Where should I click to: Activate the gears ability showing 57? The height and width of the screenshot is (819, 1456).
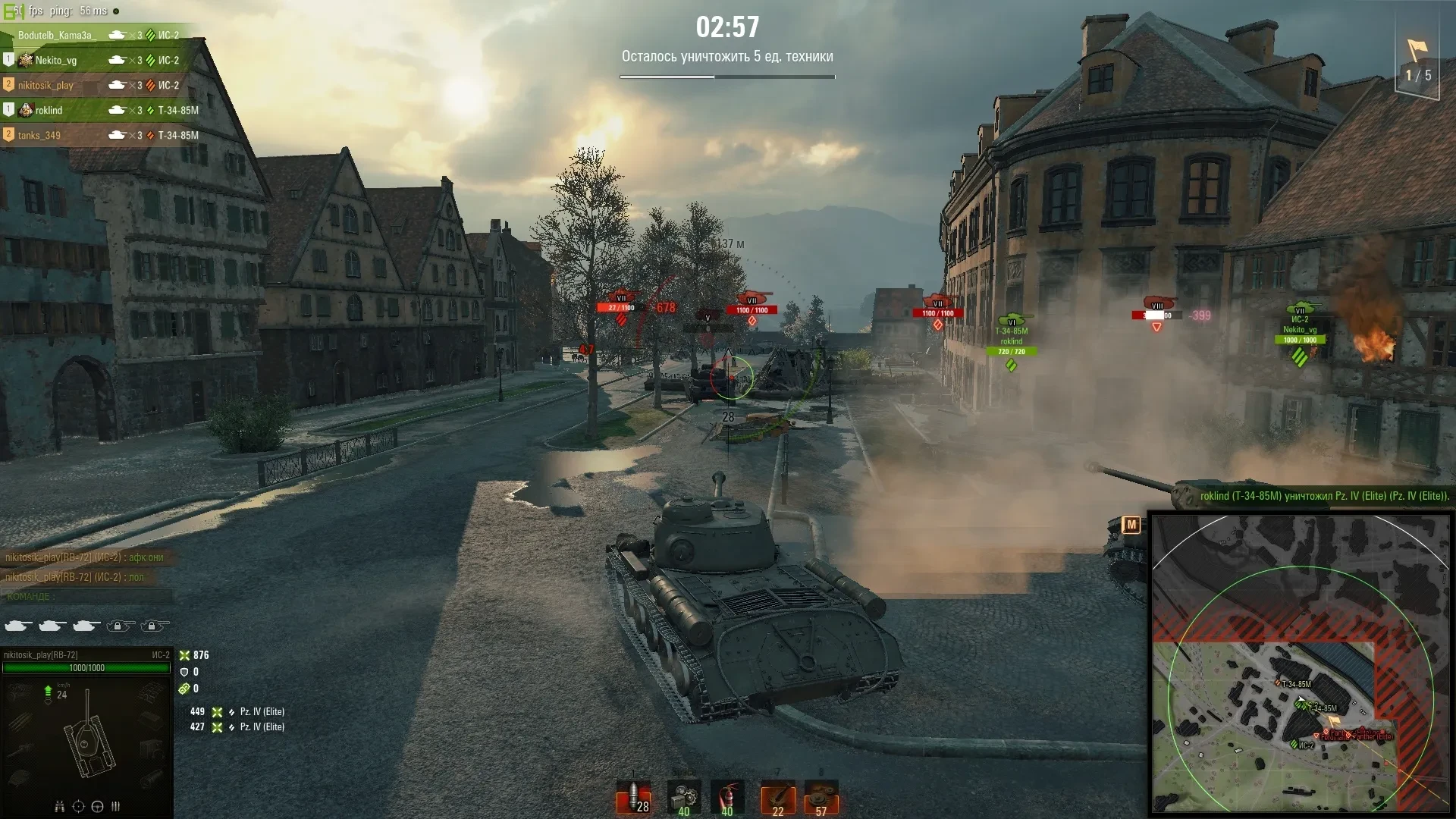tap(821, 798)
